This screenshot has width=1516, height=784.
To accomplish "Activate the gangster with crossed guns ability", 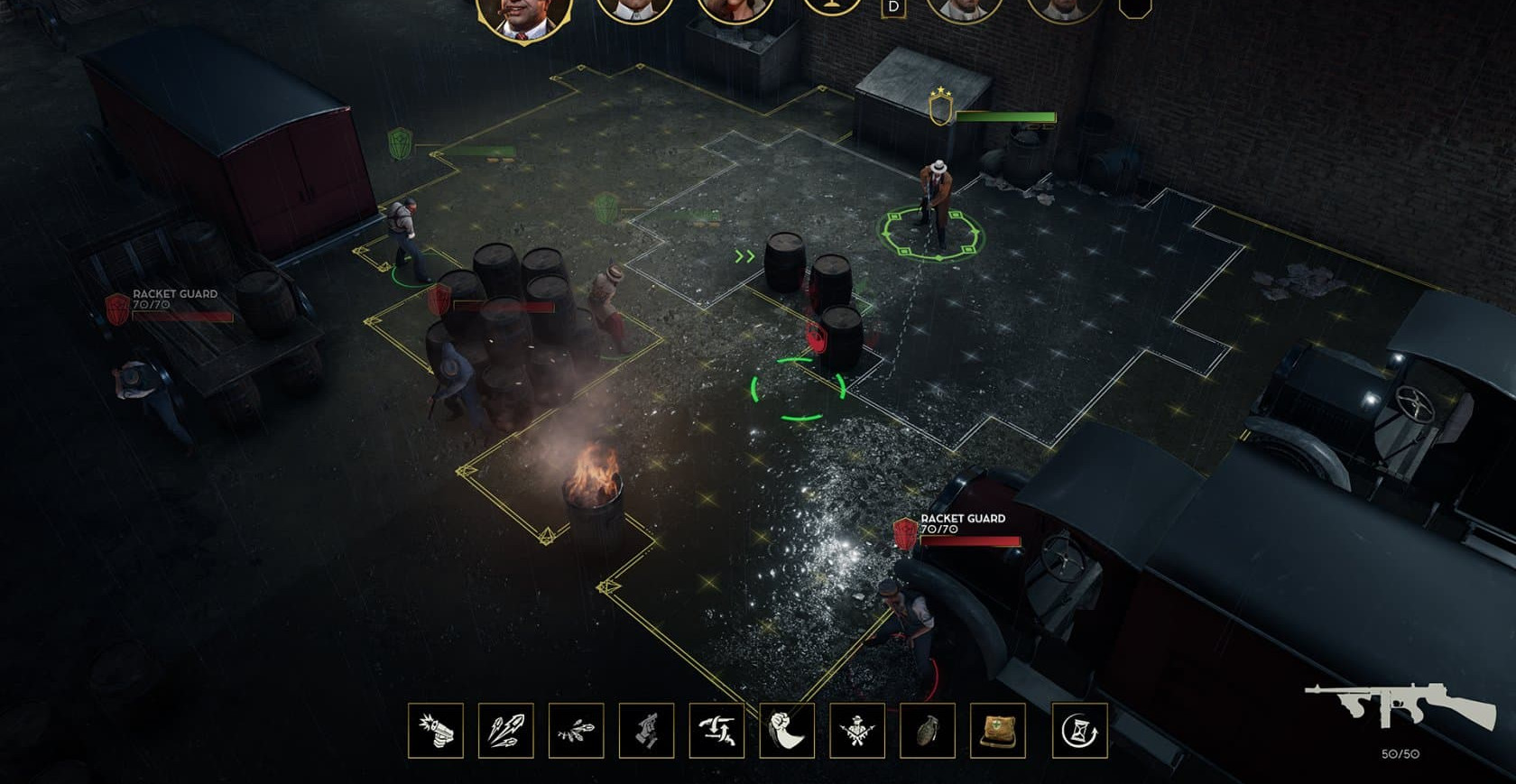I will point(857,731).
